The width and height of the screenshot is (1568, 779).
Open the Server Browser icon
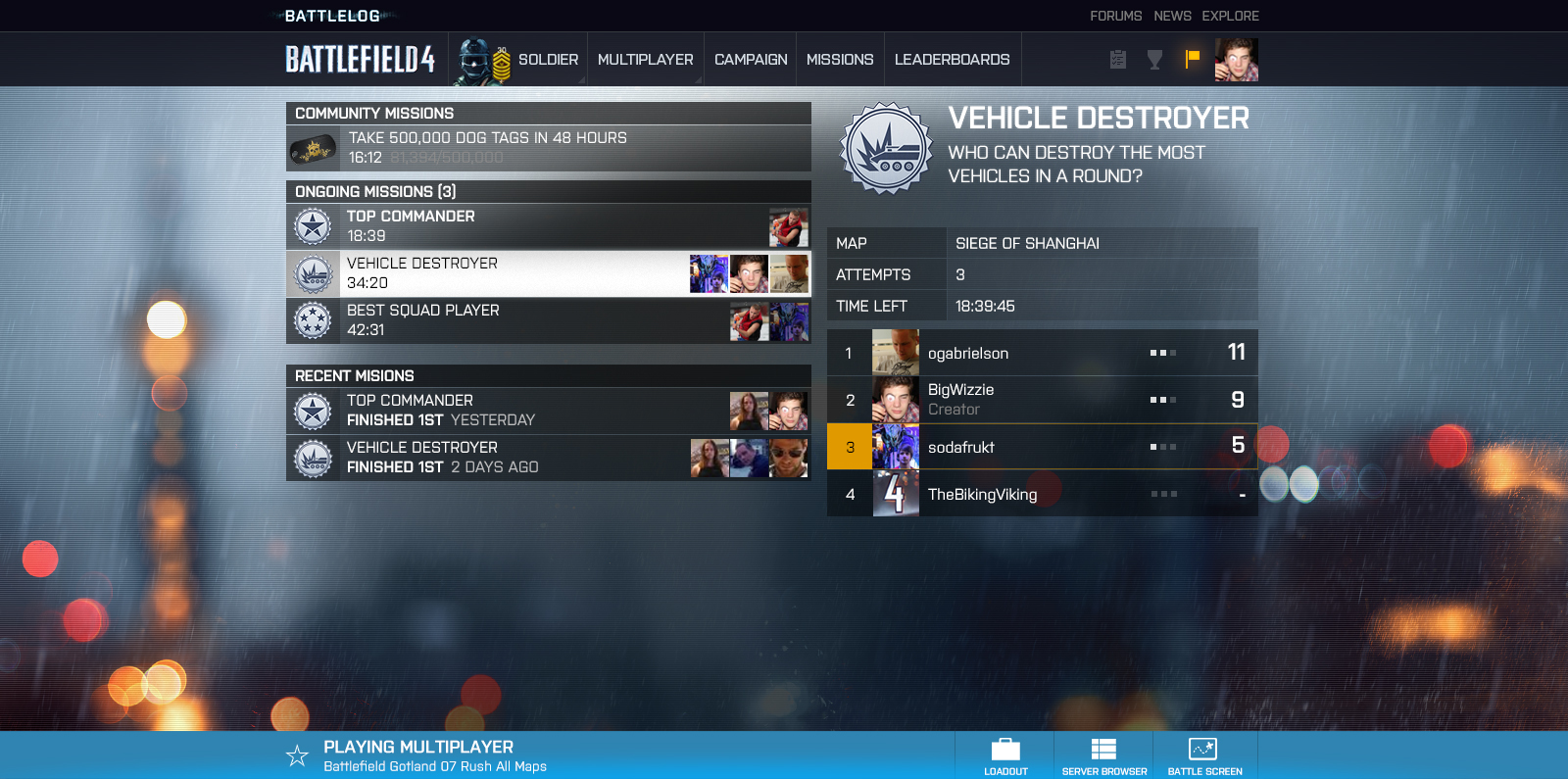click(x=1103, y=748)
